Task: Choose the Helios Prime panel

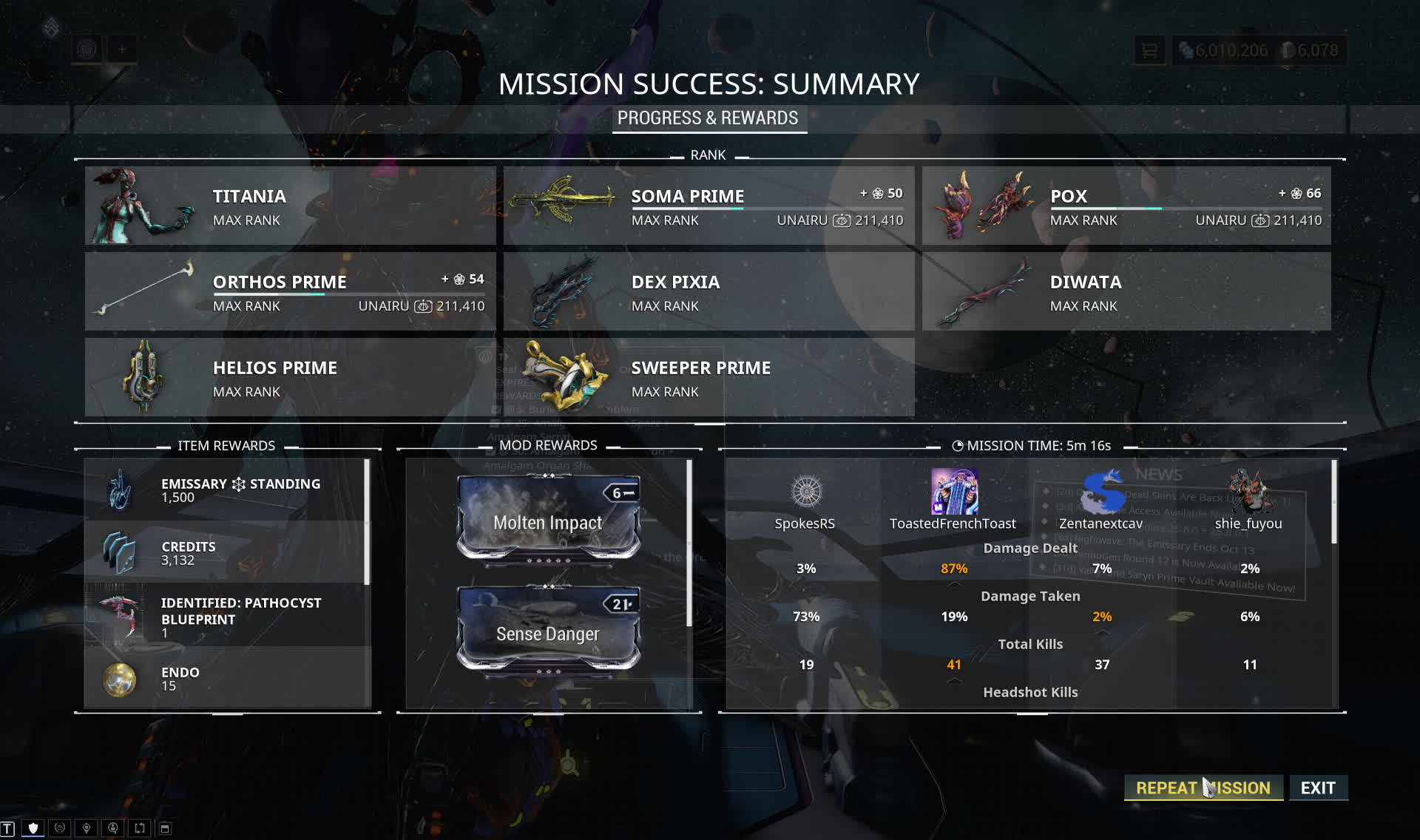Action: pyautogui.click(x=290, y=377)
